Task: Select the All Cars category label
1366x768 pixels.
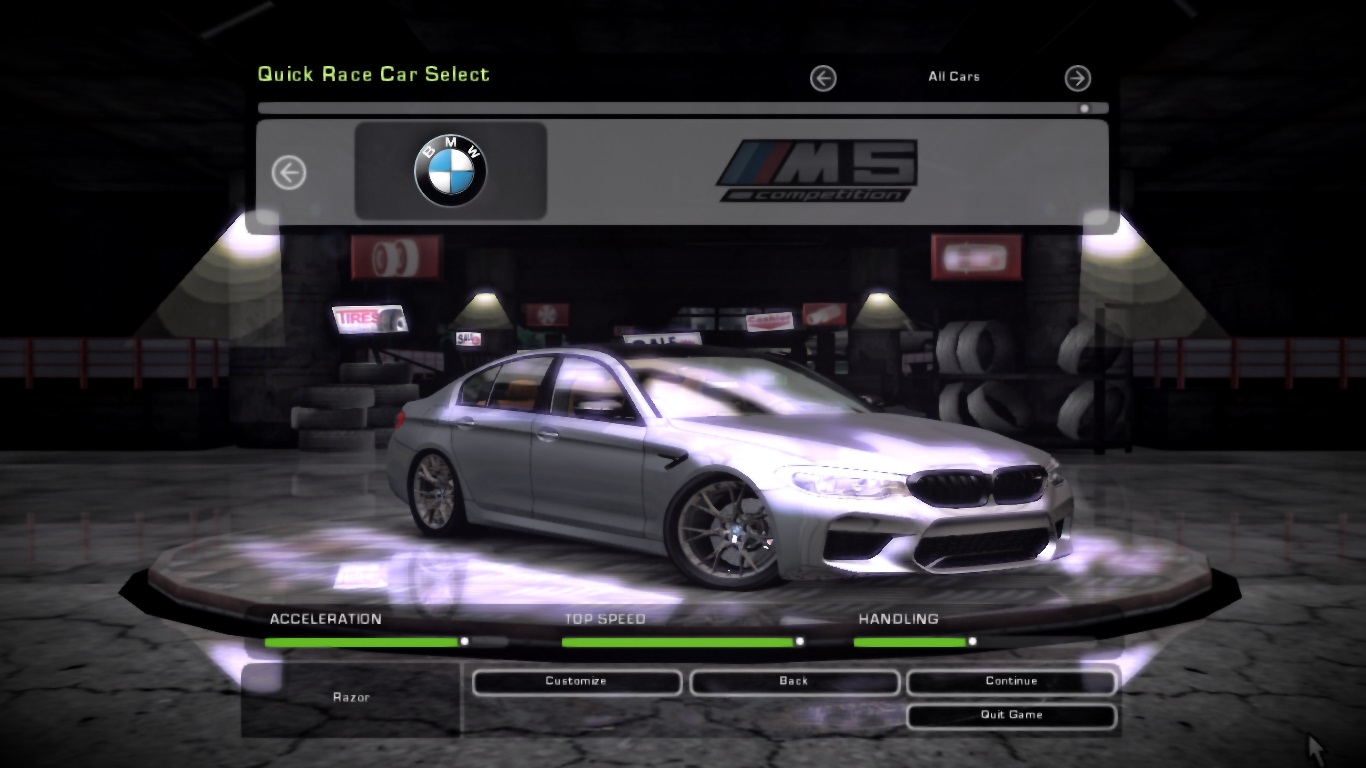Action: pyautogui.click(x=954, y=77)
